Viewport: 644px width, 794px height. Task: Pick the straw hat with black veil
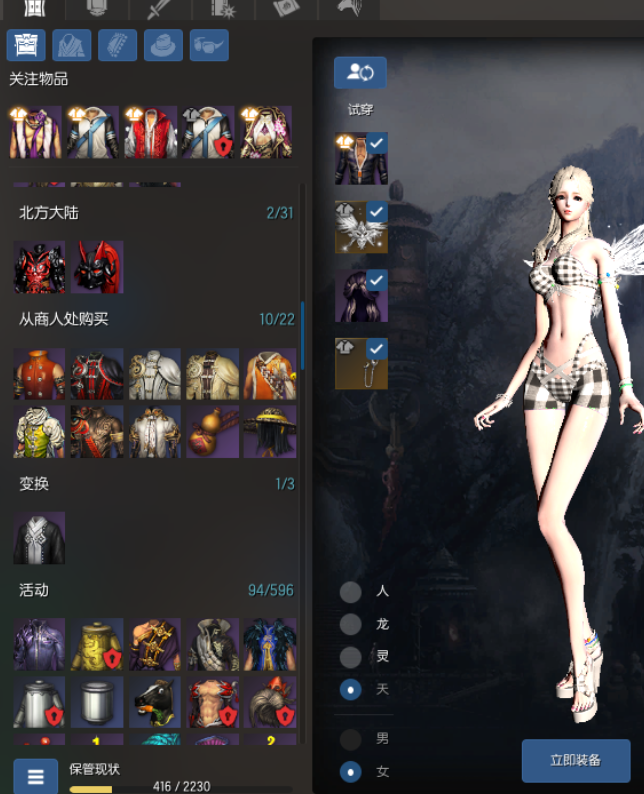click(x=268, y=431)
